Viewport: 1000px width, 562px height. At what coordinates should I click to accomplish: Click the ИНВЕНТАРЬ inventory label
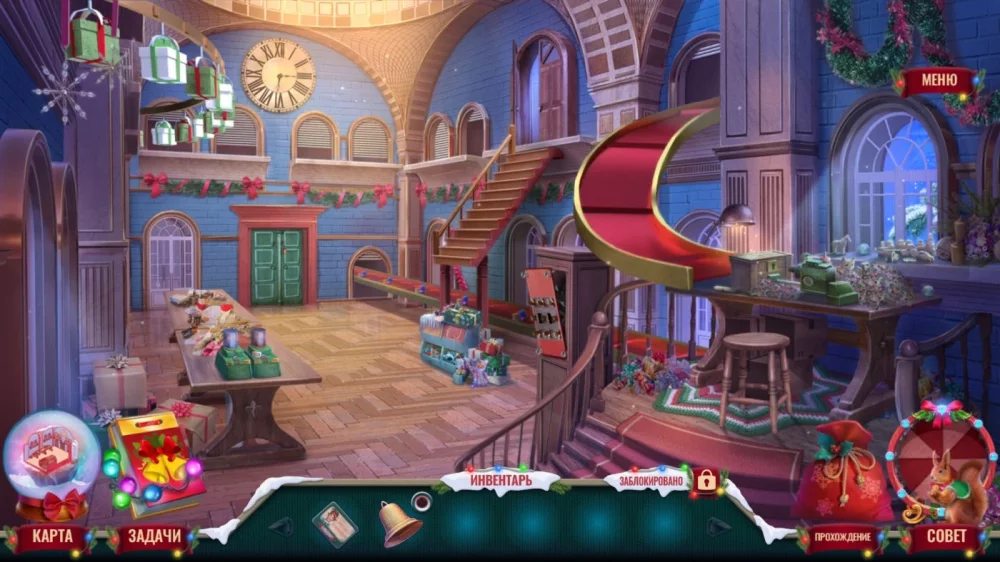[500, 481]
